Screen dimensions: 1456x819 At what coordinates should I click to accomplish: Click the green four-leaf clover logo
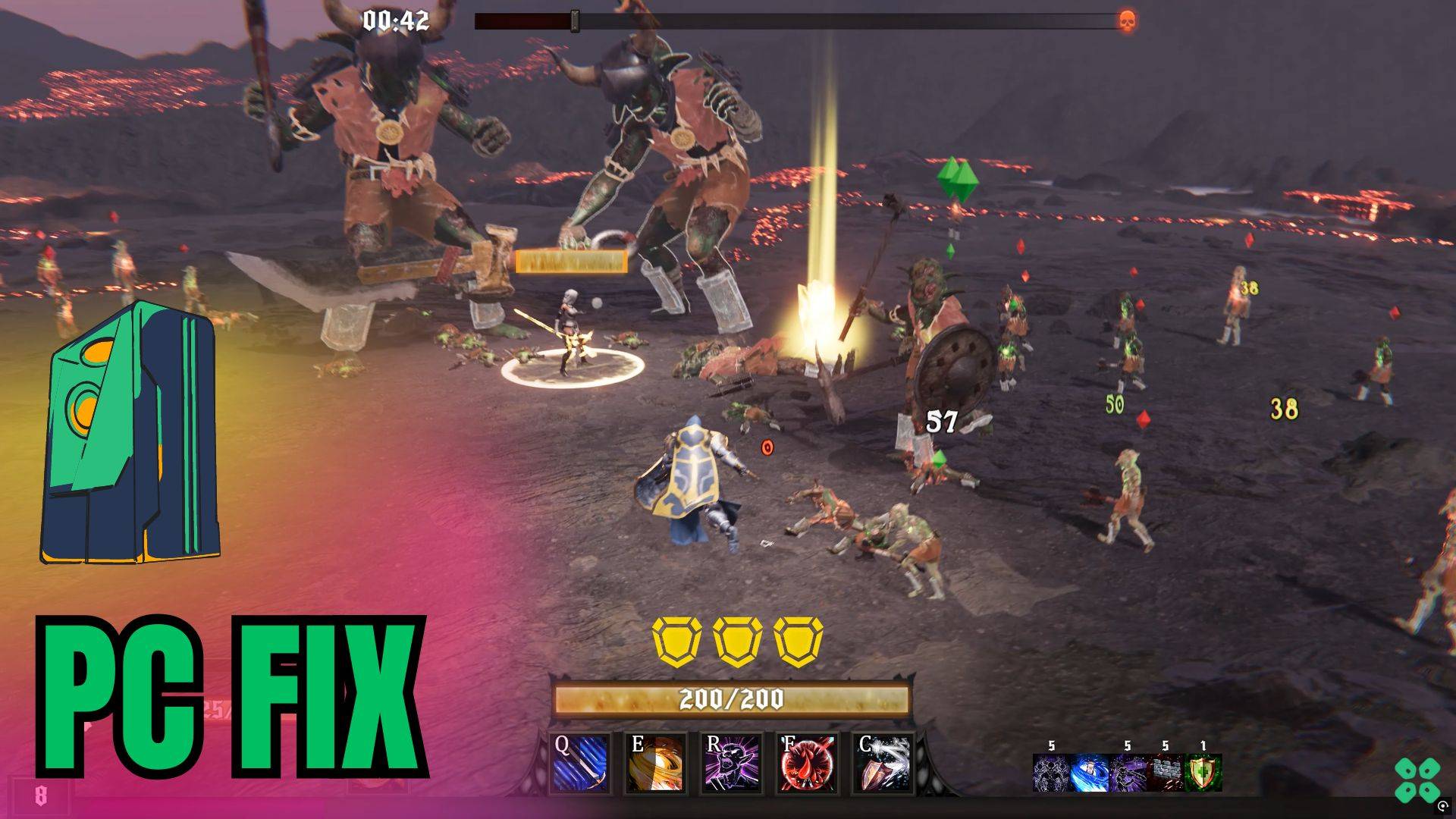tap(1417, 779)
